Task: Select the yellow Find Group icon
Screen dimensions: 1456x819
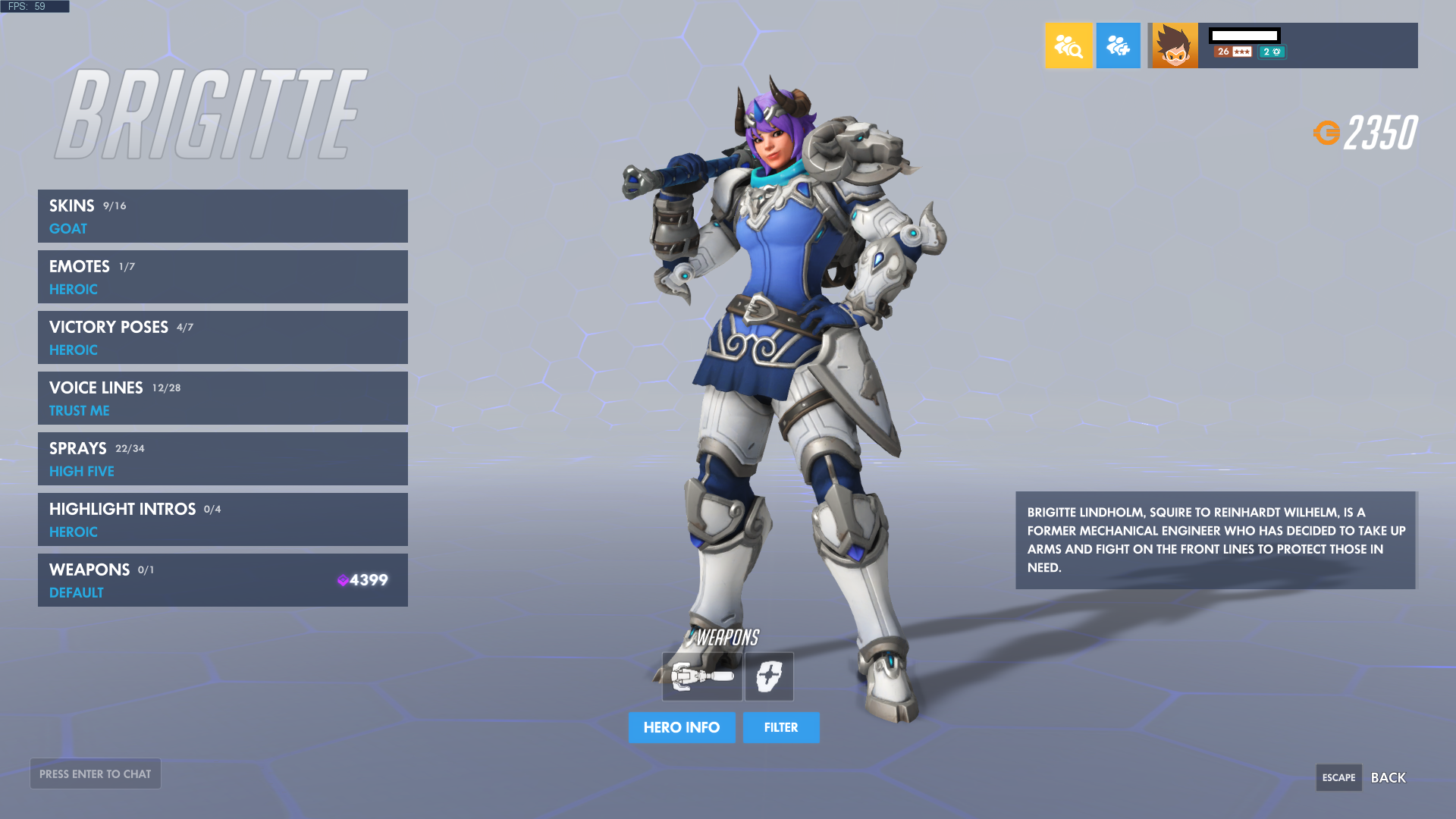Action: point(1069,45)
